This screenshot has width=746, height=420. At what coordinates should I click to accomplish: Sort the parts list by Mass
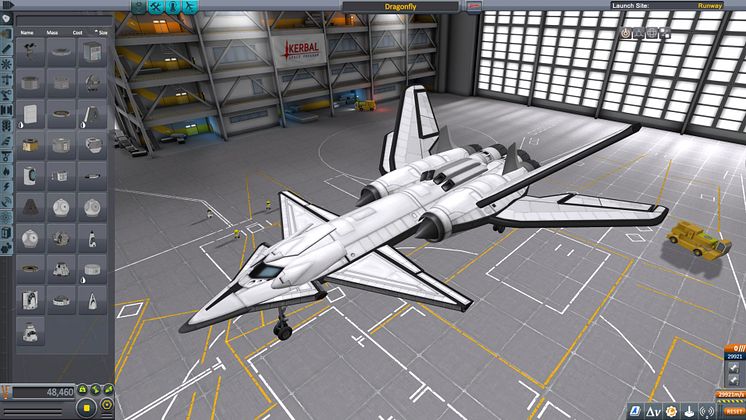tap(54, 32)
